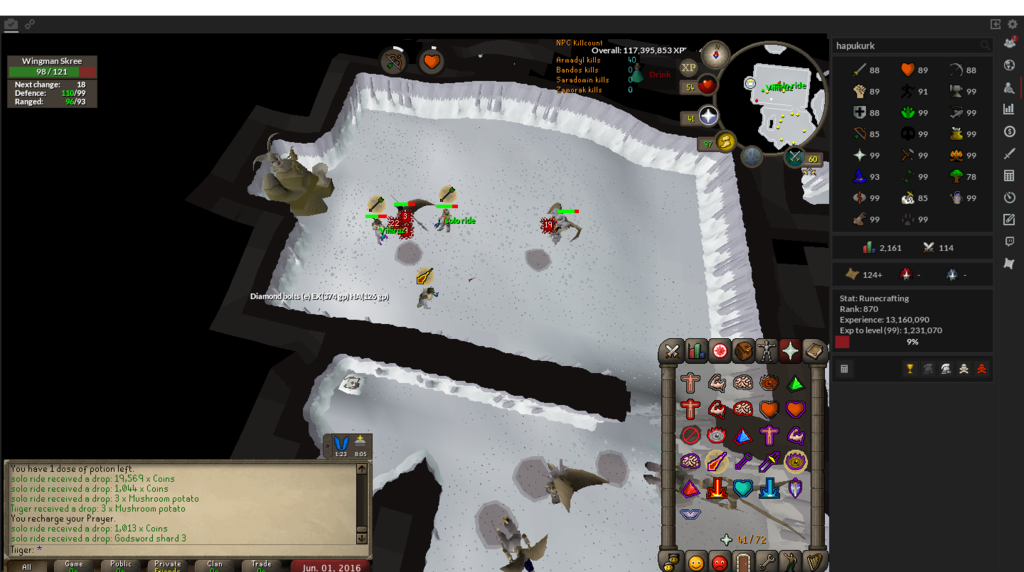The image size is (1024, 572).
Task: Switch to the Clan chat tab
Action: [x=214, y=566]
